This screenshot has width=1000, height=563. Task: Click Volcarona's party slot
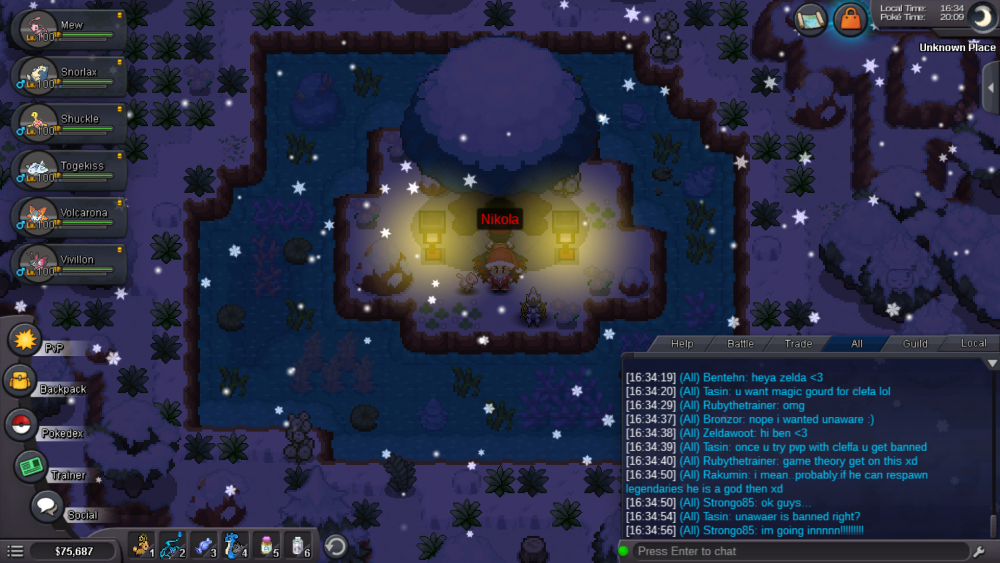pos(68,218)
